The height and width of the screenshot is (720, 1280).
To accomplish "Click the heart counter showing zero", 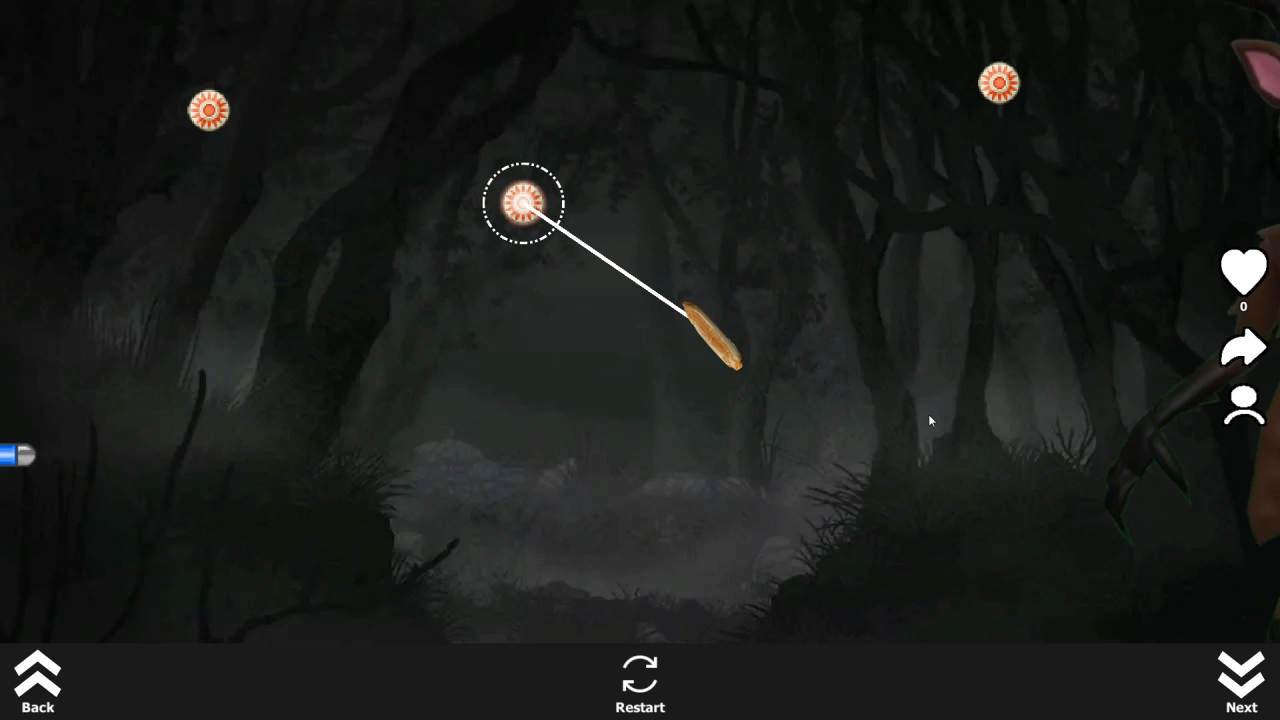I will 1243,306.
